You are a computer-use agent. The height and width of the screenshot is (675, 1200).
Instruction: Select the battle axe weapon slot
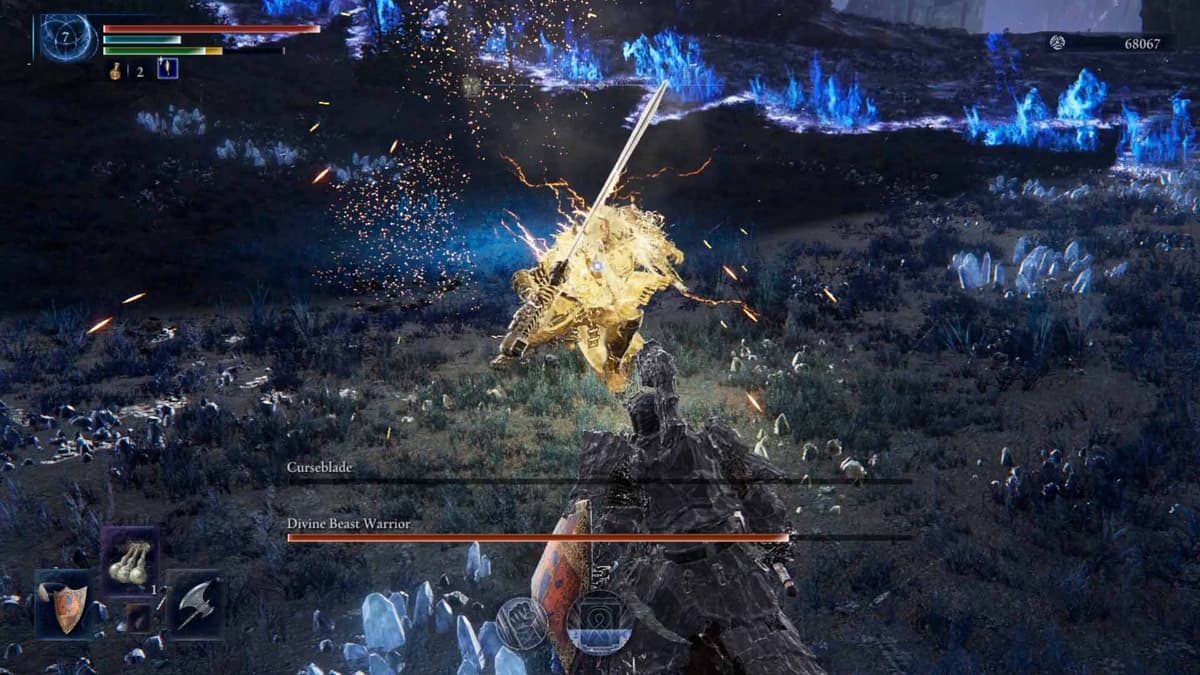tap(195, 603)
